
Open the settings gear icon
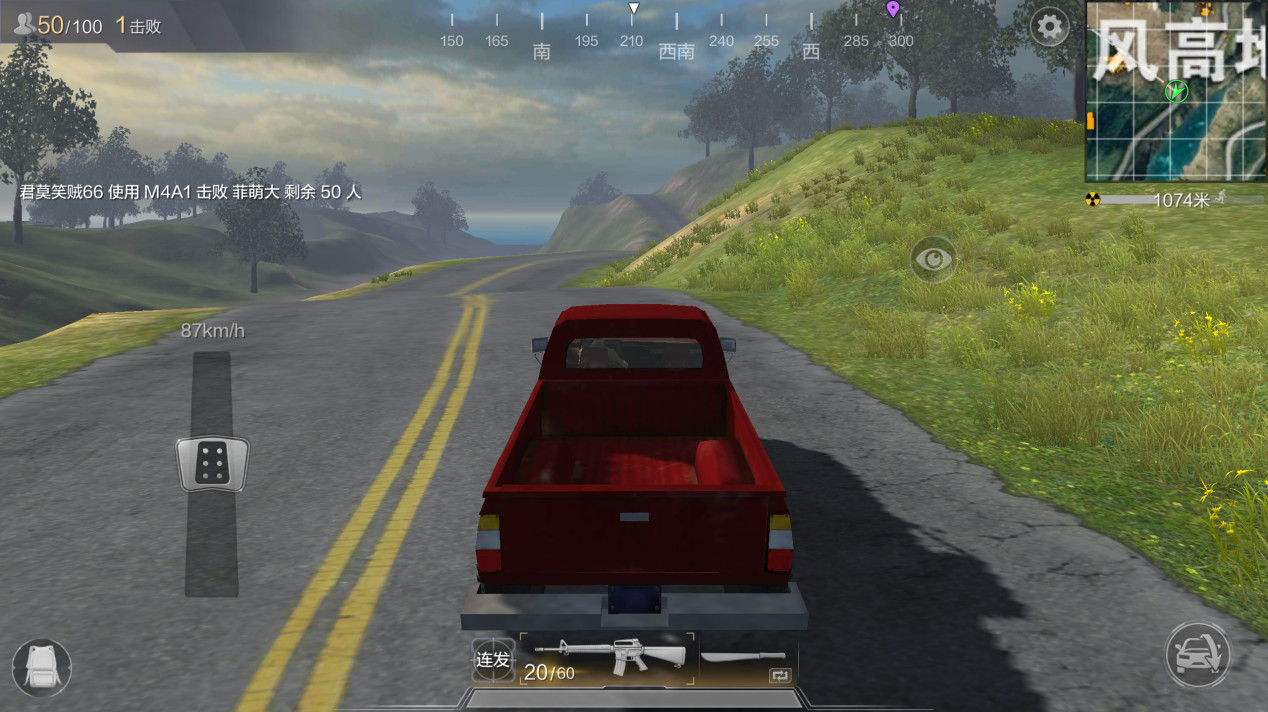pyautogui.click(x=1049, y=27)
